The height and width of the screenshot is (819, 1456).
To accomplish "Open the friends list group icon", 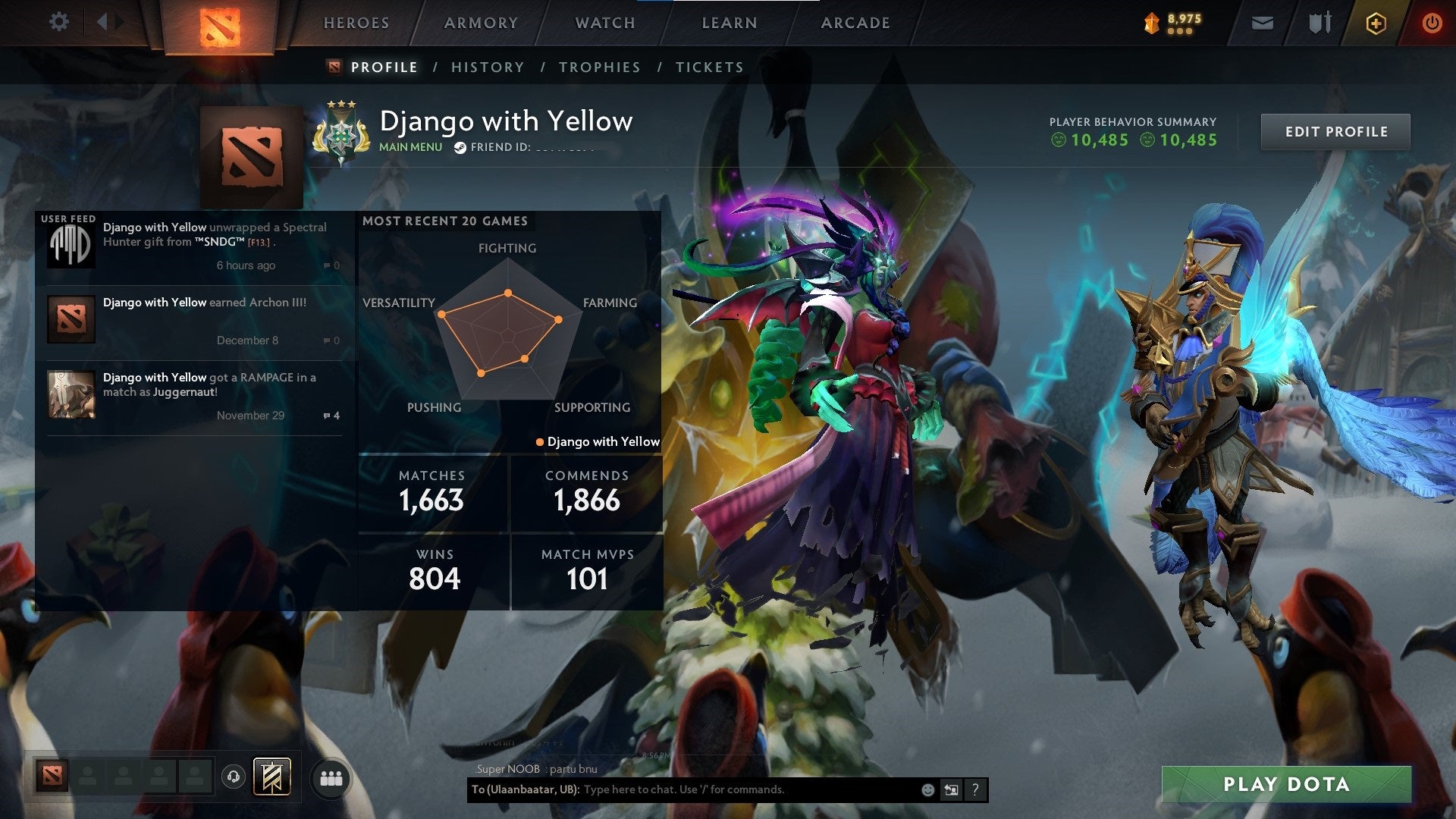I will 331,777.
